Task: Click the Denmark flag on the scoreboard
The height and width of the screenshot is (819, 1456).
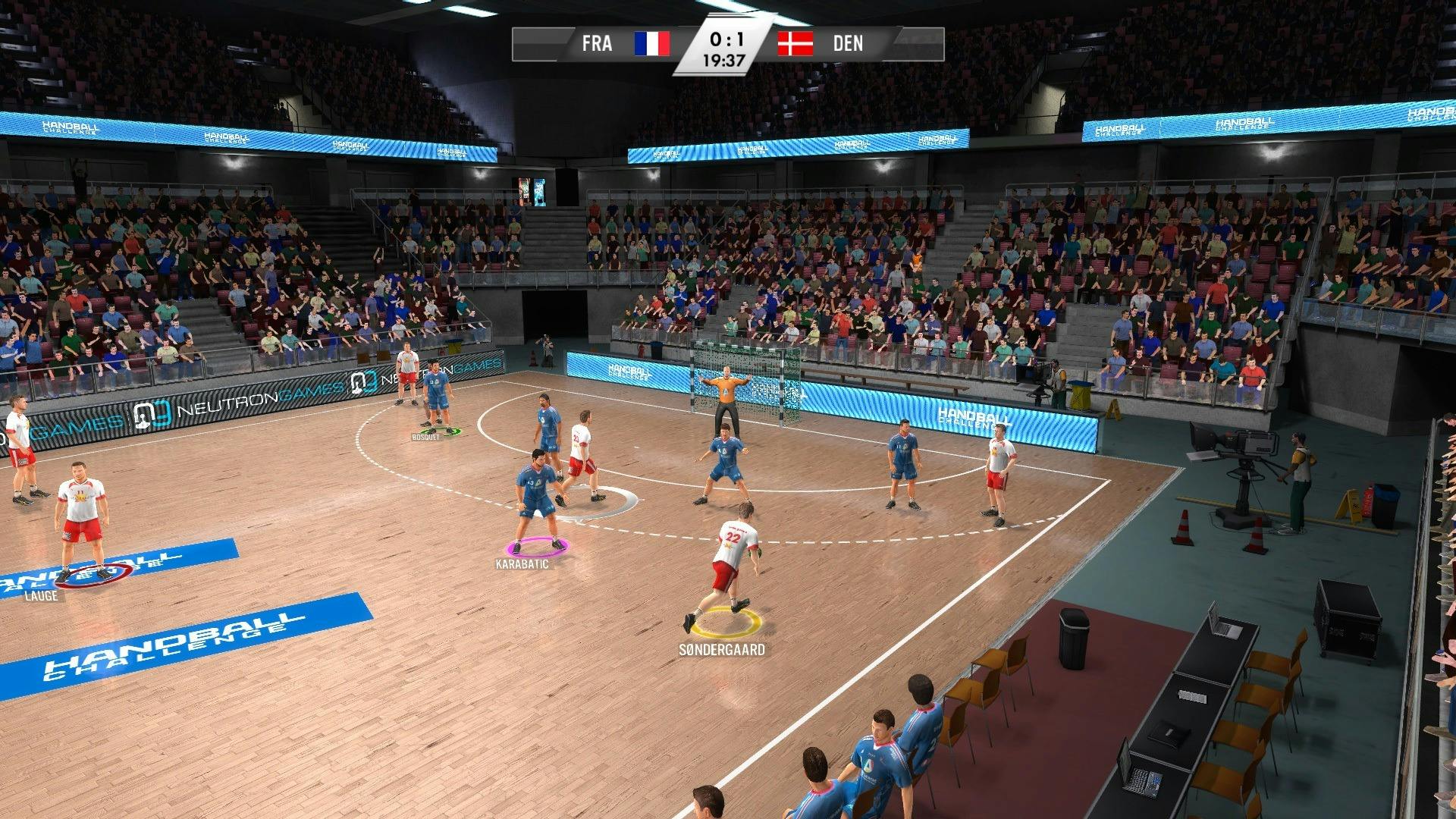Action: [795, 45]
